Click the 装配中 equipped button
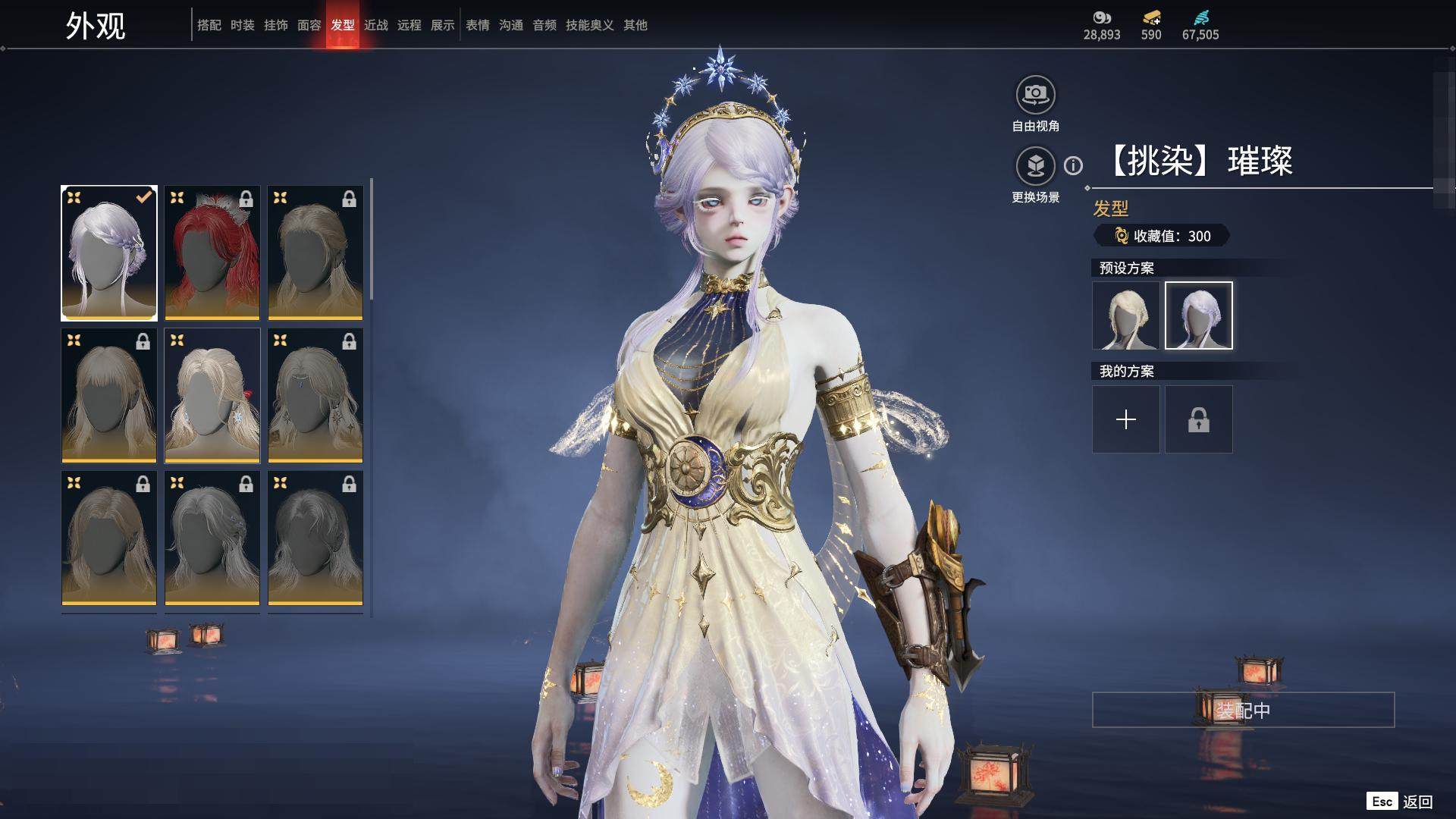Image resolution: width=1456 pixels, height=819 pixels. [x=1243, y=710]
